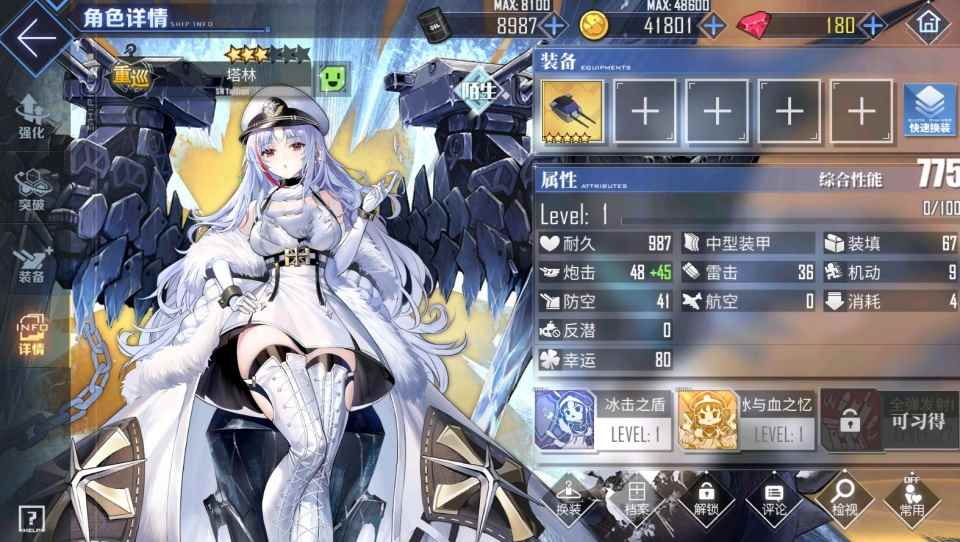Open the locked 全弹发射 skill slot

[x=886, y=420]
